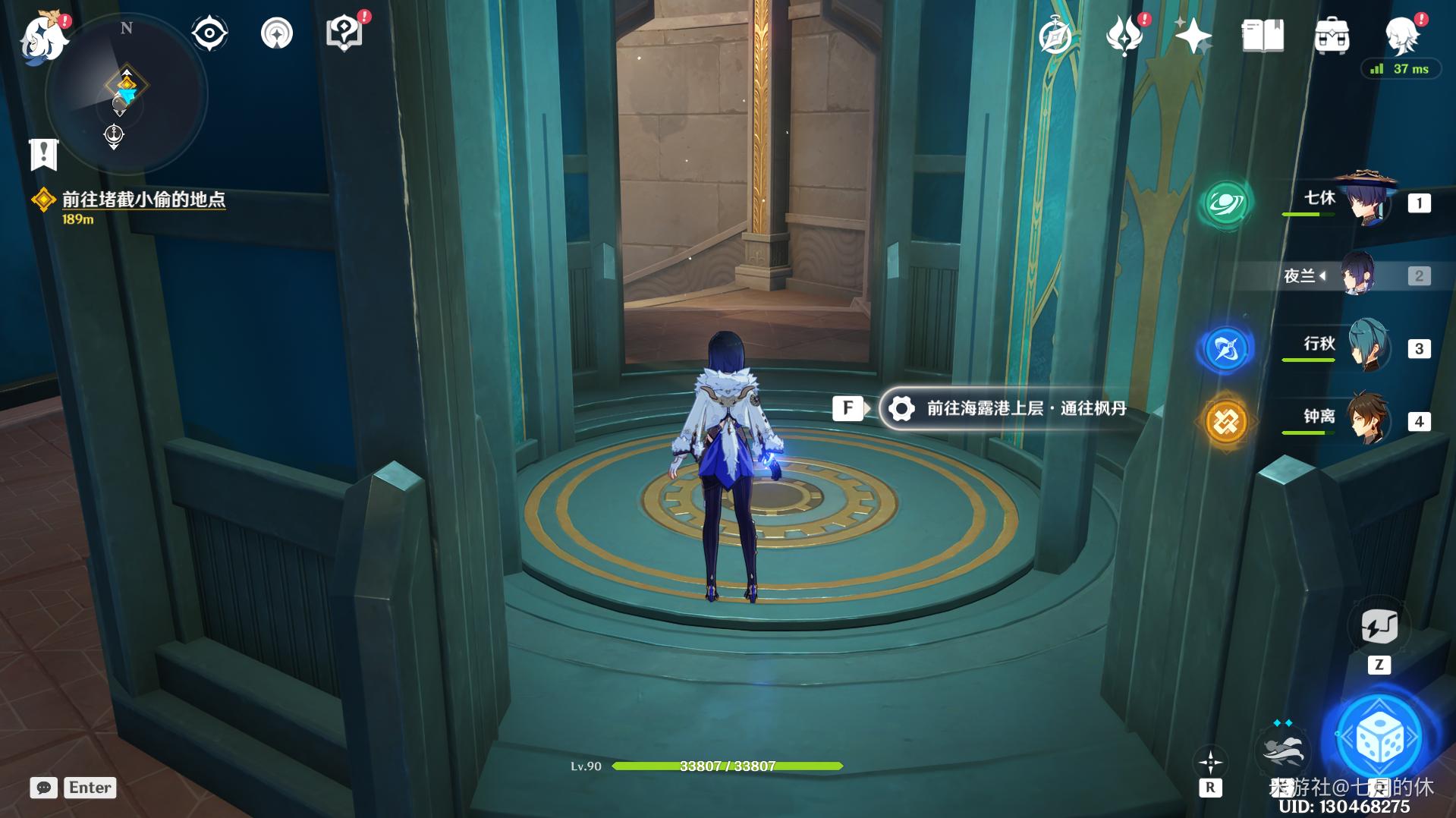Open the events compass icon

click(1055, 36)
